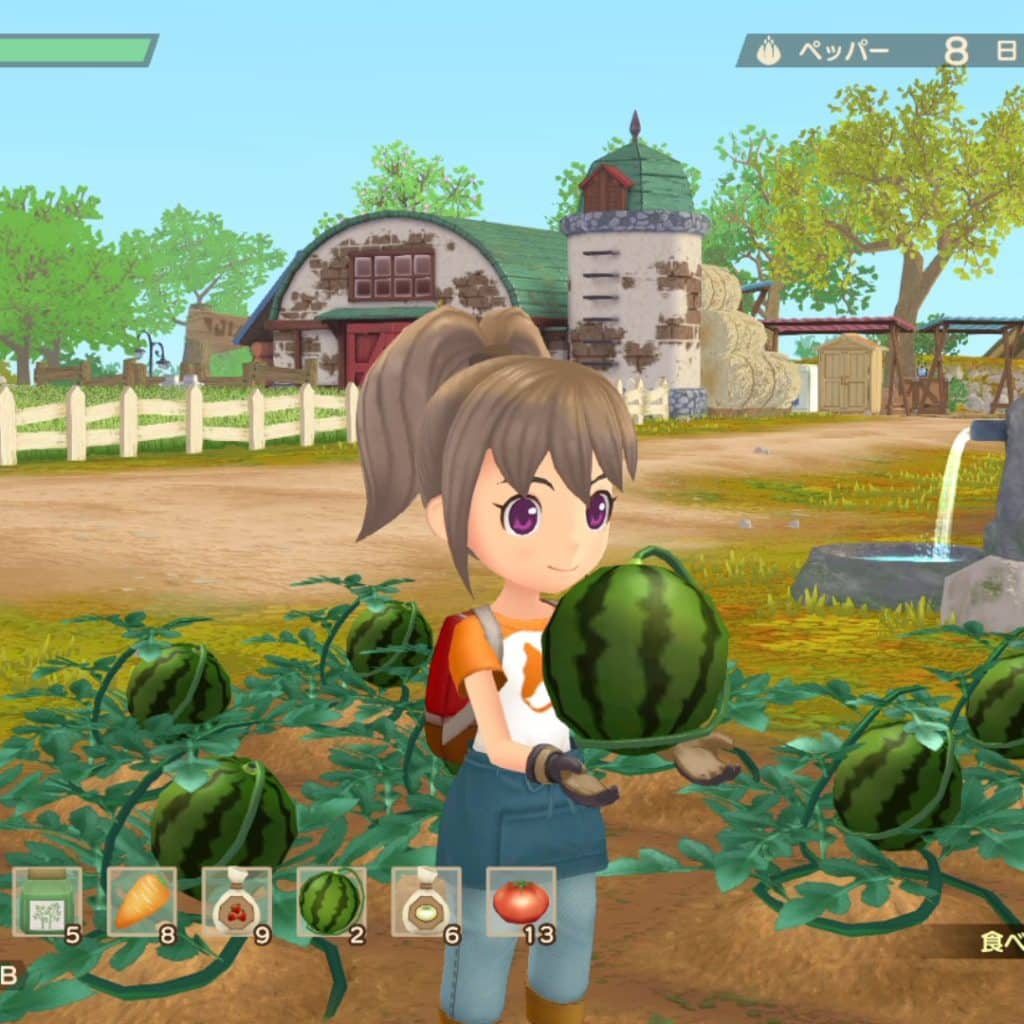Equip the green seed bag
Image resolution: width=1024 pixels, height=1024 pixels.
point(426,901)
